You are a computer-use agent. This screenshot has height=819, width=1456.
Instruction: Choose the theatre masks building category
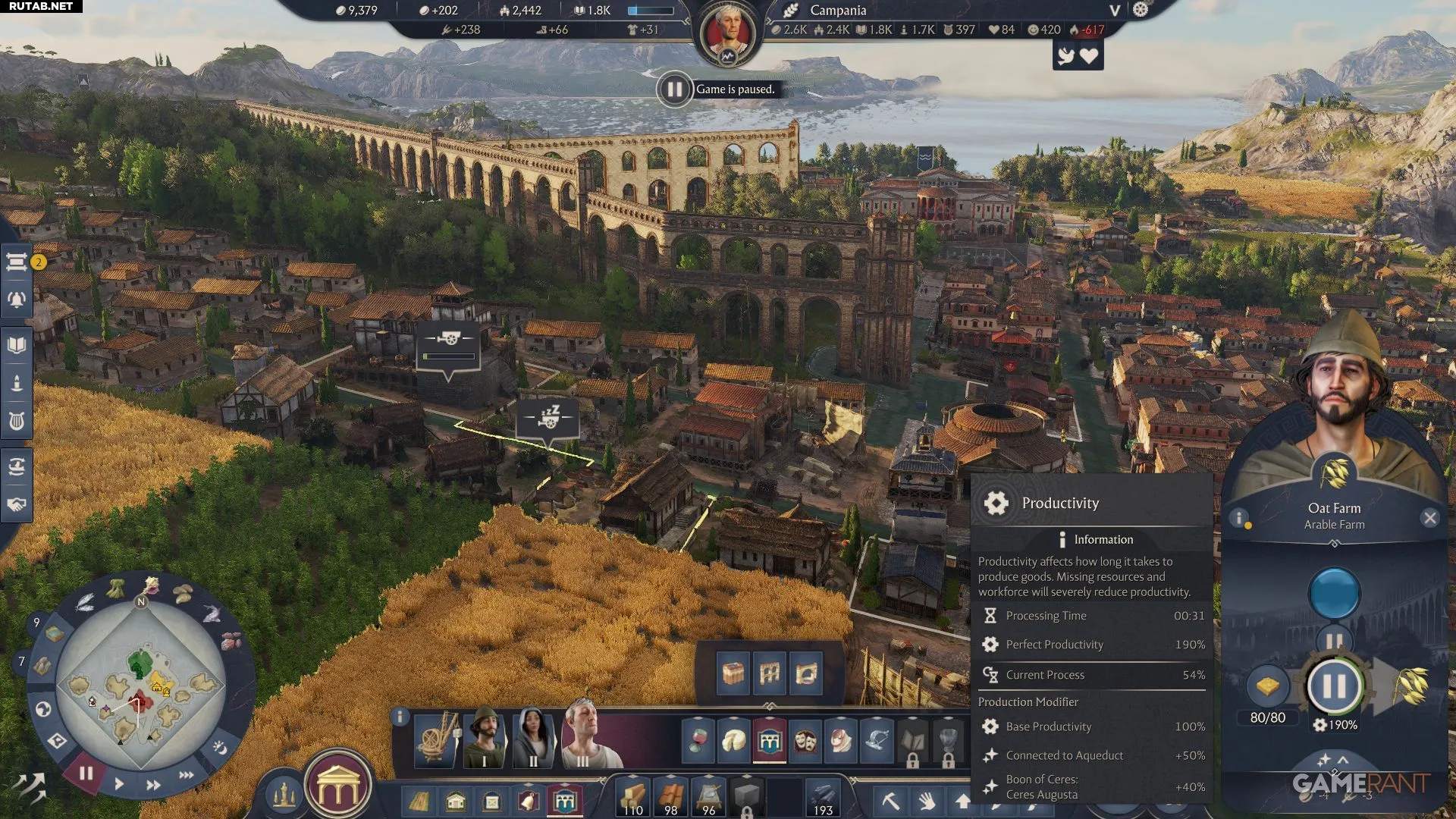(x=805, y=740)
